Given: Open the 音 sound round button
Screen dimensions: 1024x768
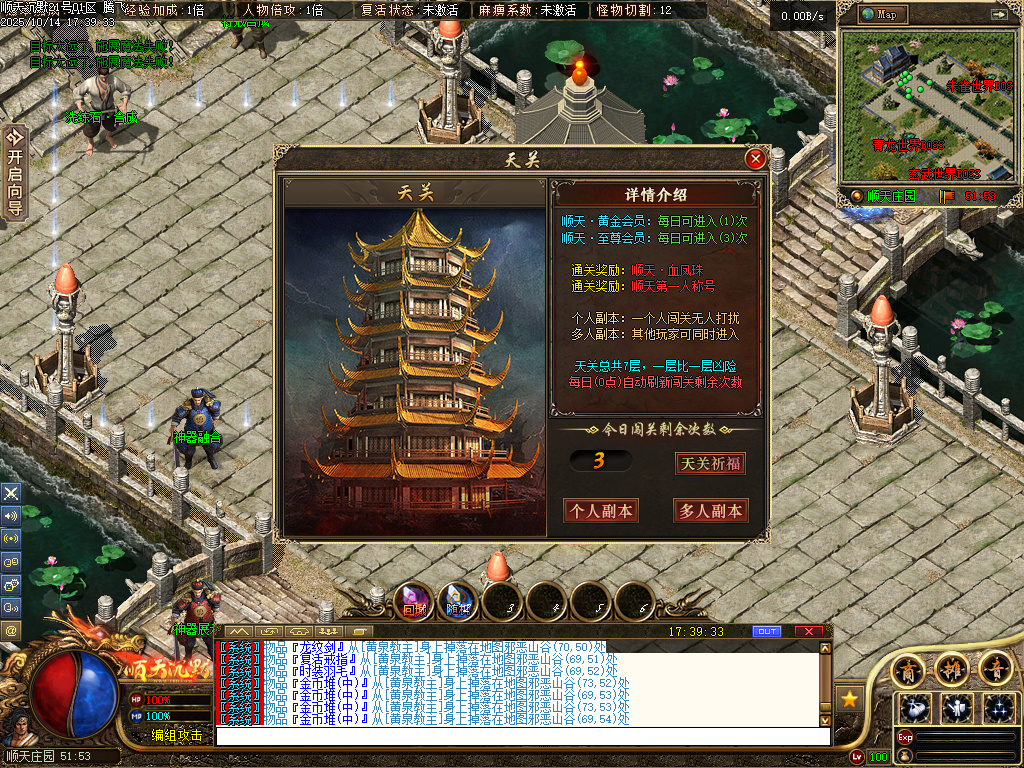Looking at the screenshot, I should pyautogui.click(x=995, y=668).
